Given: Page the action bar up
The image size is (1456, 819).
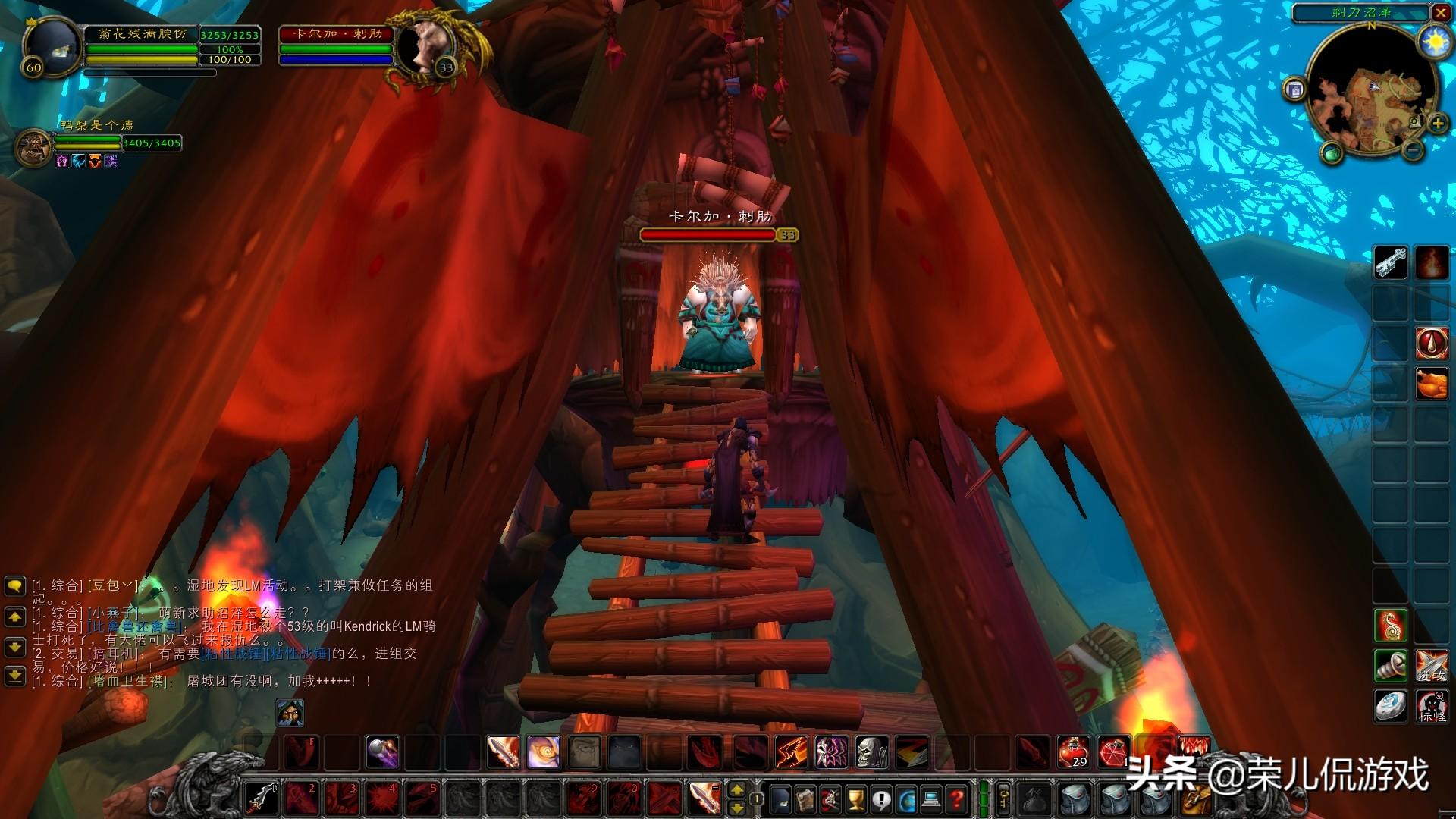Looking at the screenshot, I should pos(736,791).
